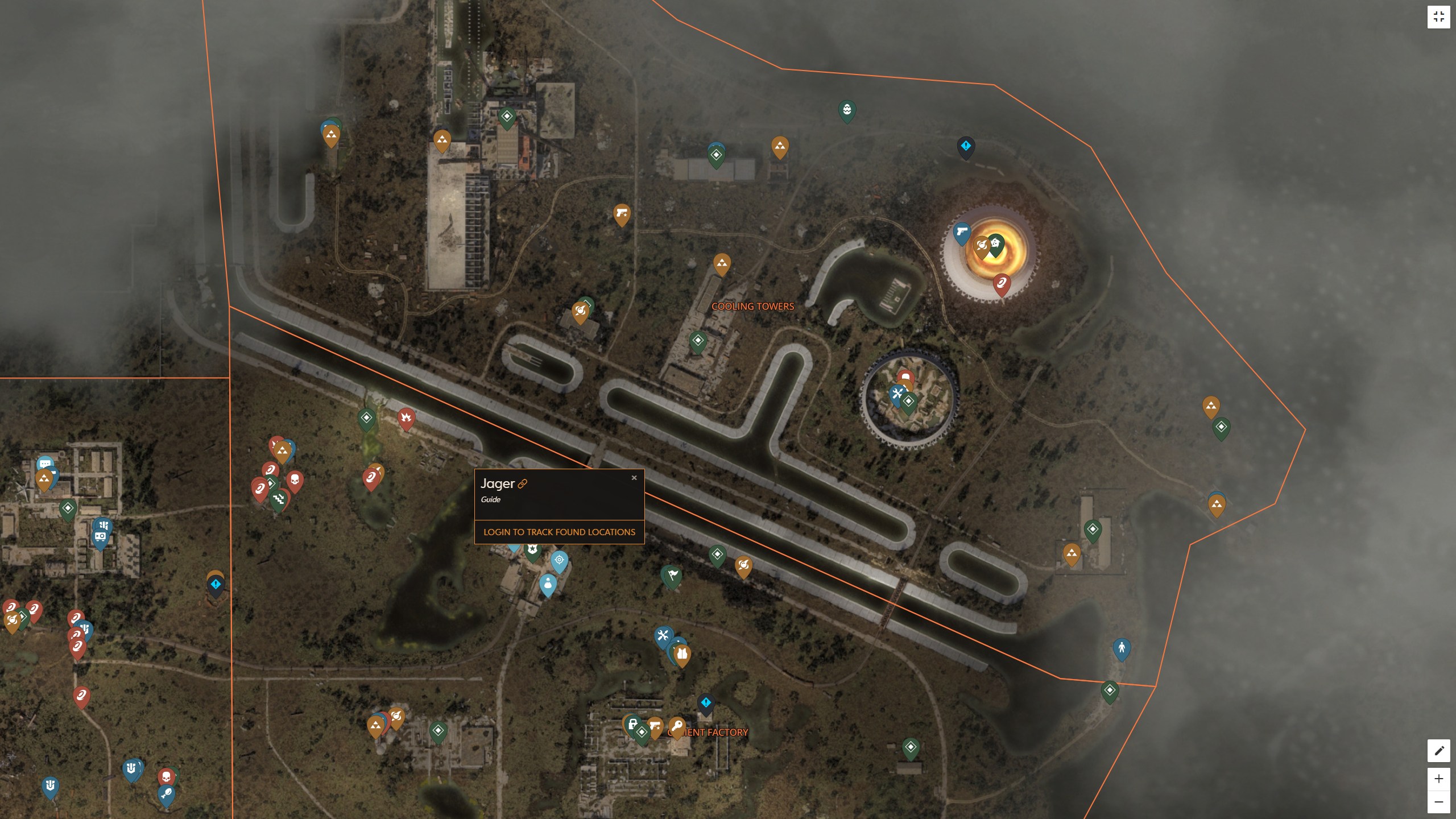Dismiss the Jager popup
The height and width of the screenshot is (819, 1456).
[635, 478]
